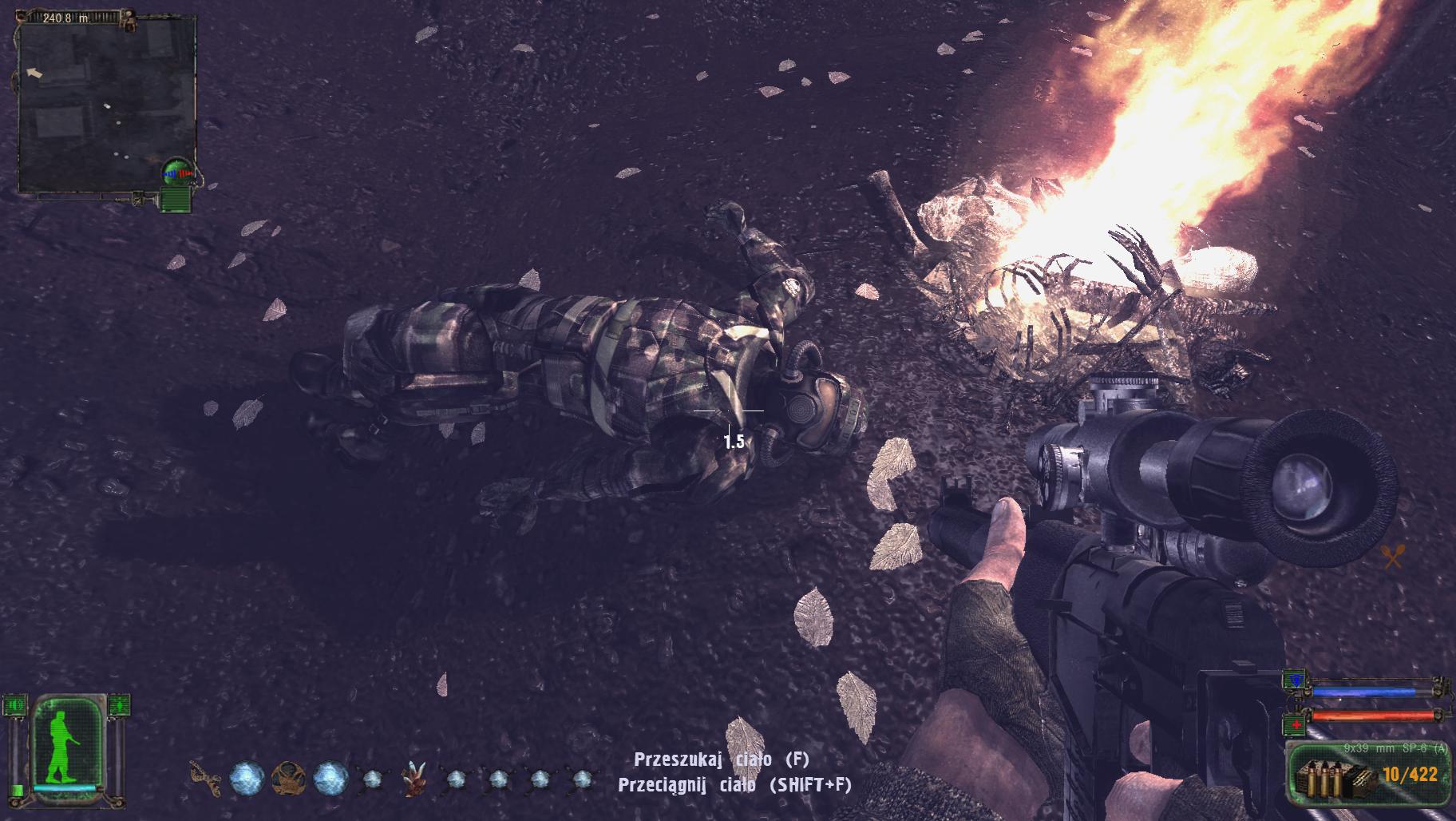The width and height of the screenshot is (1456, 821).
Task: Pick the red and white crystal artifact
Action: coord(413,779)
